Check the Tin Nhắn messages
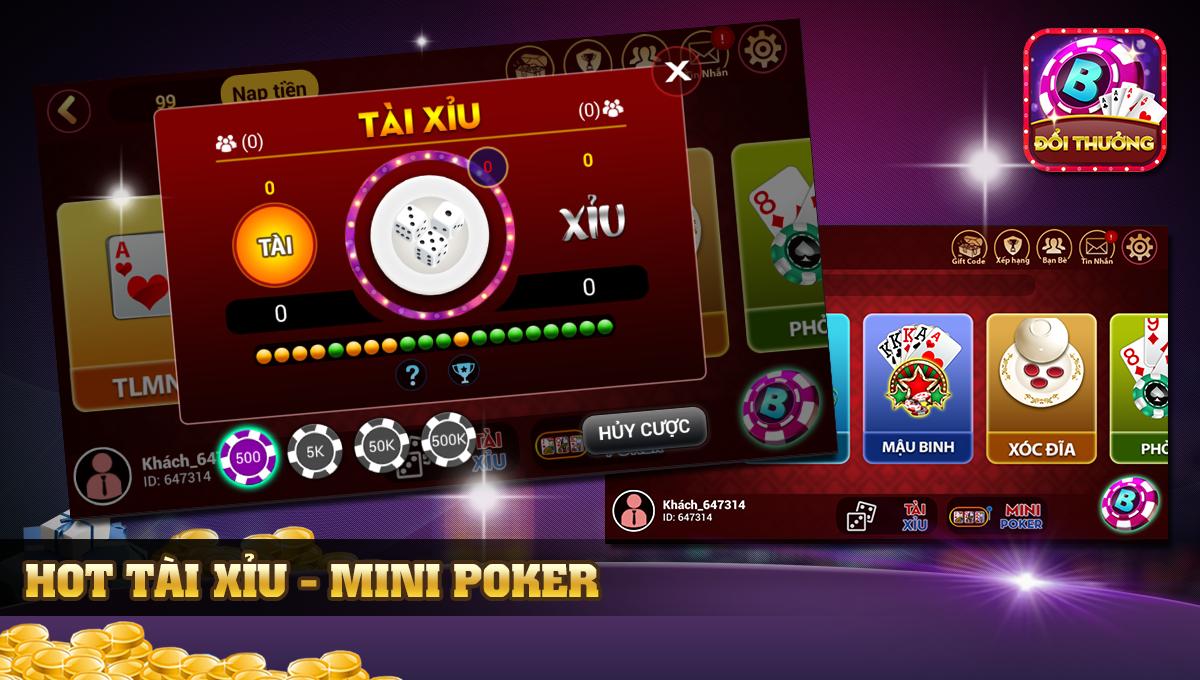The height and width of the screenshot is (680, 1200). (1097, 247)
